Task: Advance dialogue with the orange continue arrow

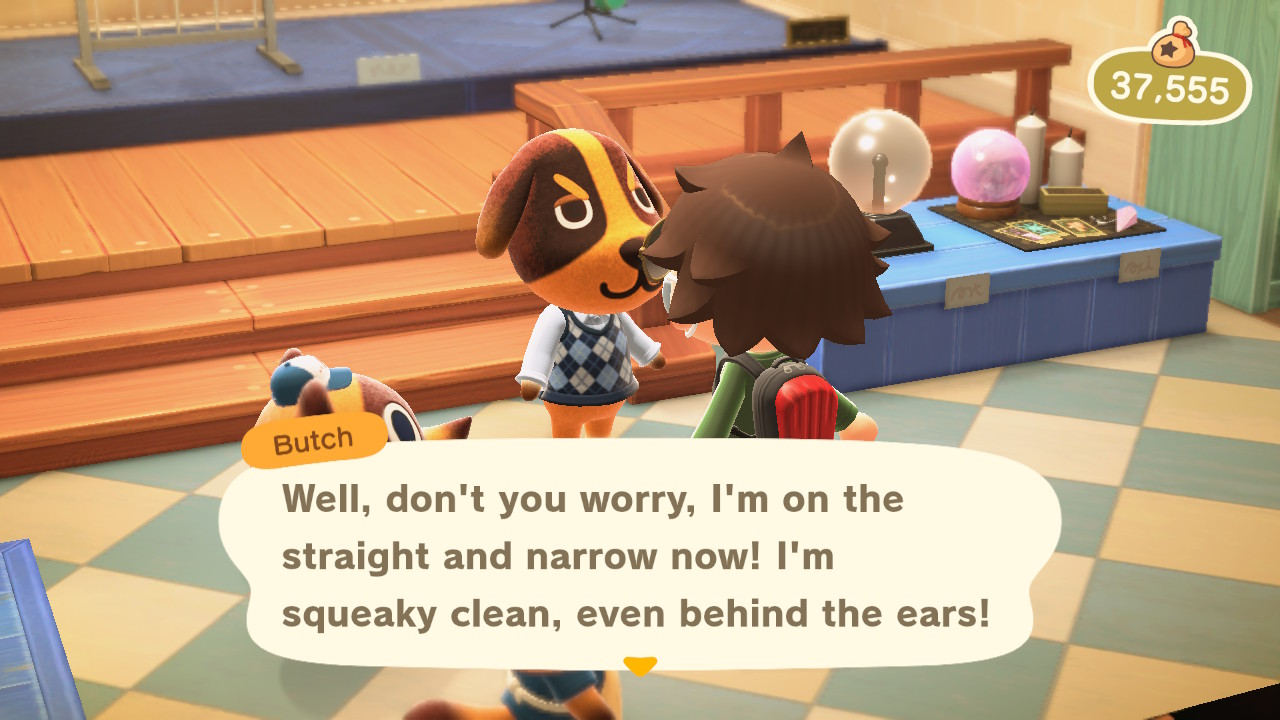Action: (x=640, y=665)
